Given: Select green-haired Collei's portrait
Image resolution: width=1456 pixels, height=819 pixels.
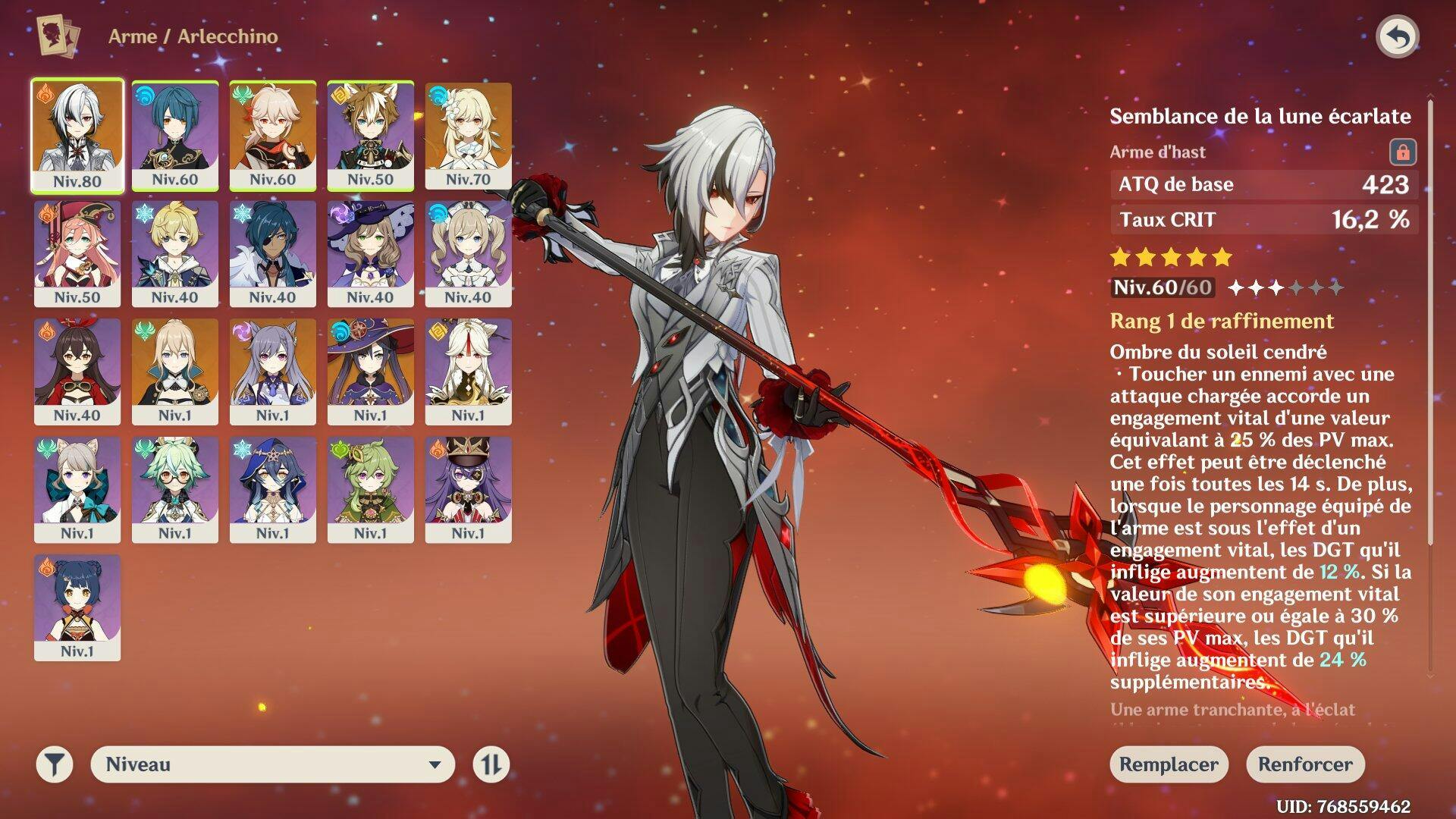Looking at the screenshot, I should pos(371,489).
